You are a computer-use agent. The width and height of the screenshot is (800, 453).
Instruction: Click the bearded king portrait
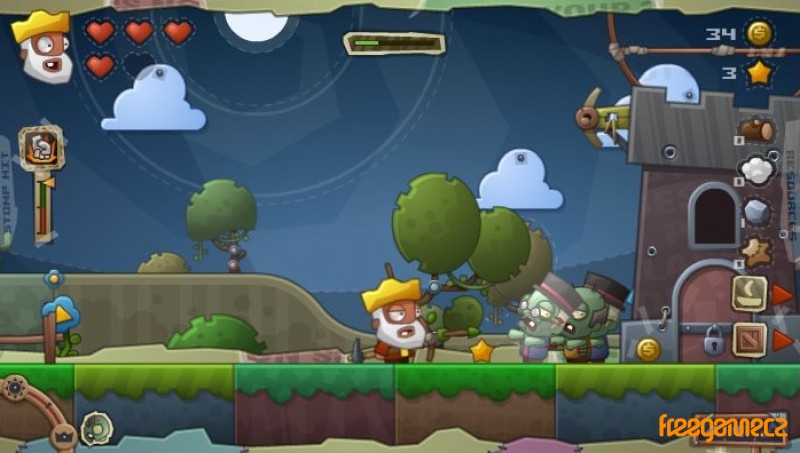tap(42, 46)
